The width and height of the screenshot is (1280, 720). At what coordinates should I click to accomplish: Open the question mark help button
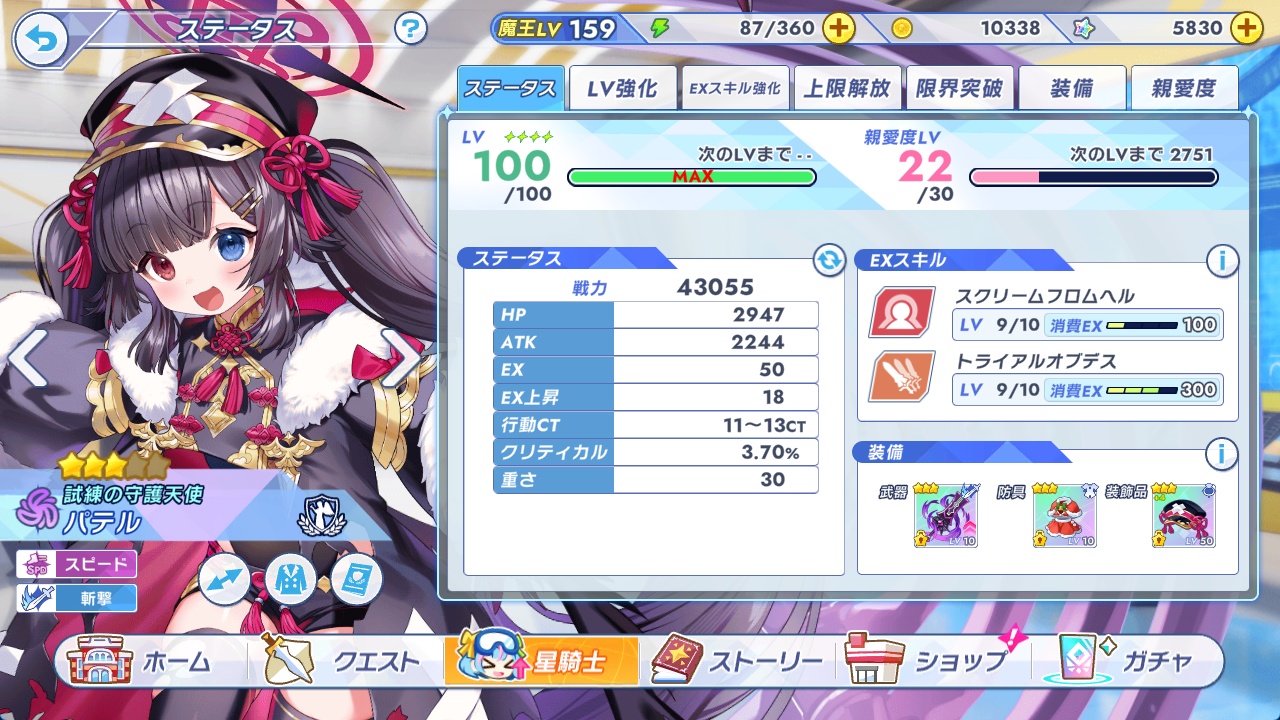pyautogui.click(x=411, y=28)
